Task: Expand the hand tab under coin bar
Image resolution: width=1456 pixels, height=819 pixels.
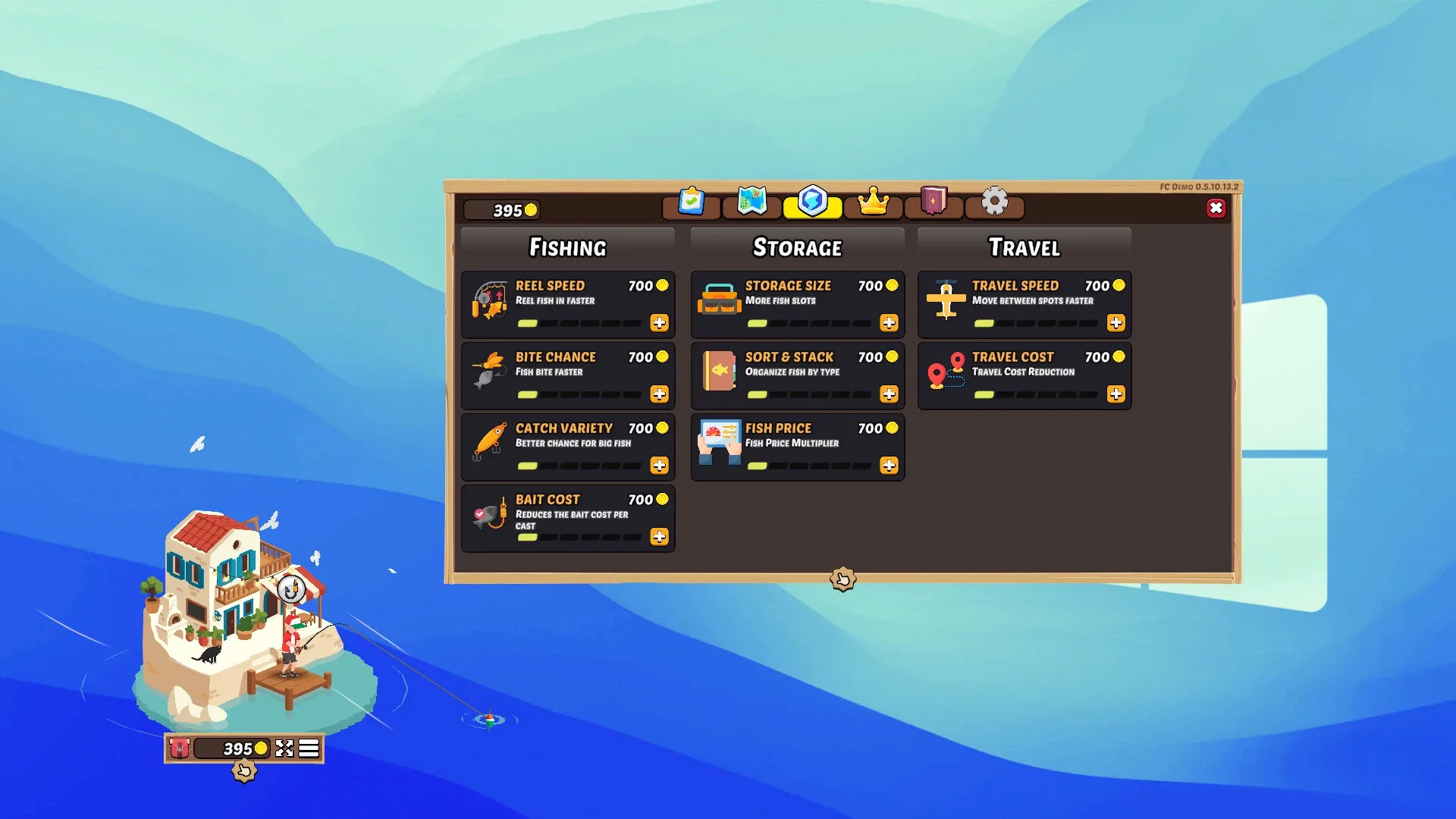Action: [x=243, y=770]
